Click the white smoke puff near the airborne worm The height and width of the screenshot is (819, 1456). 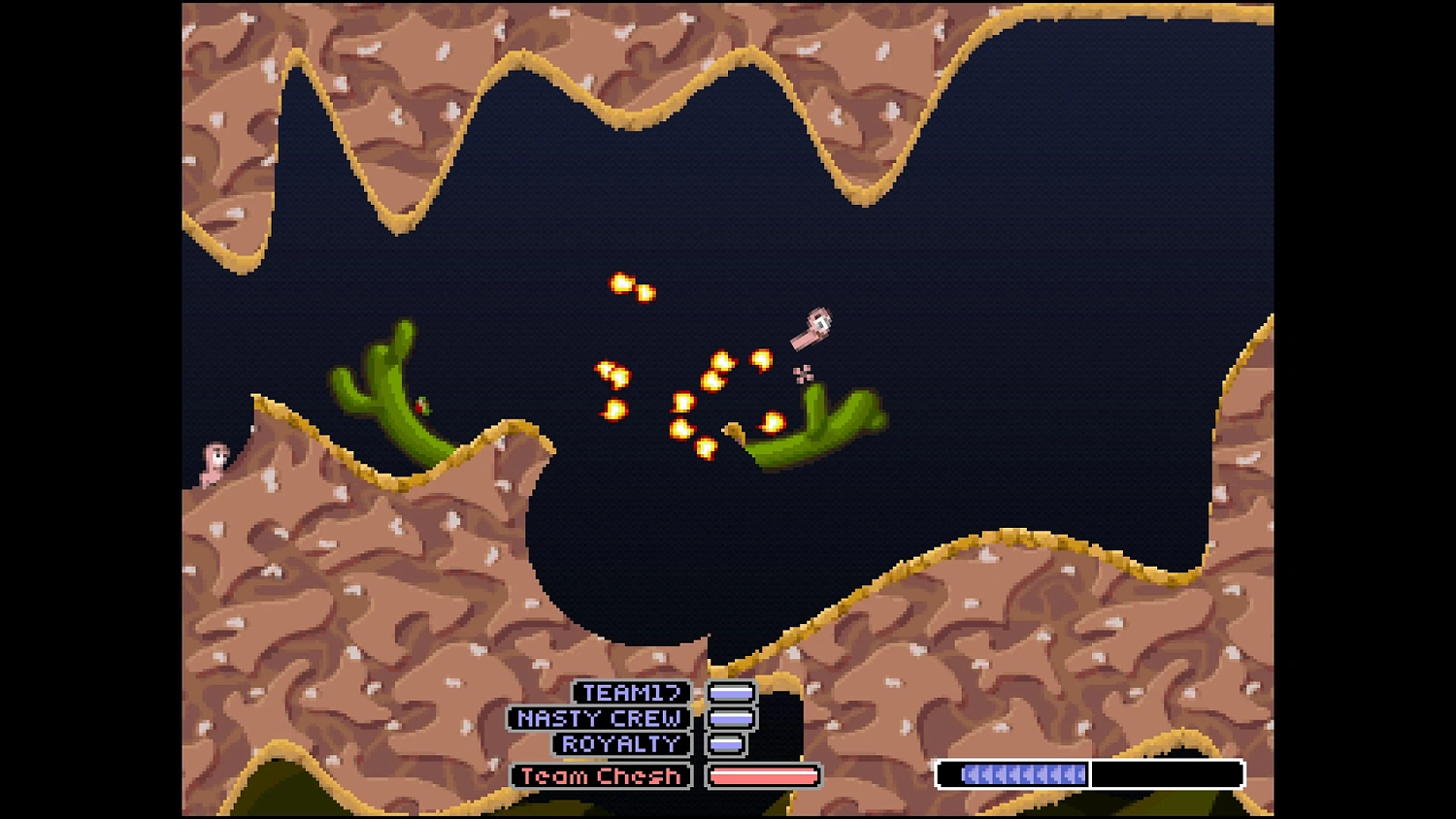802,372
